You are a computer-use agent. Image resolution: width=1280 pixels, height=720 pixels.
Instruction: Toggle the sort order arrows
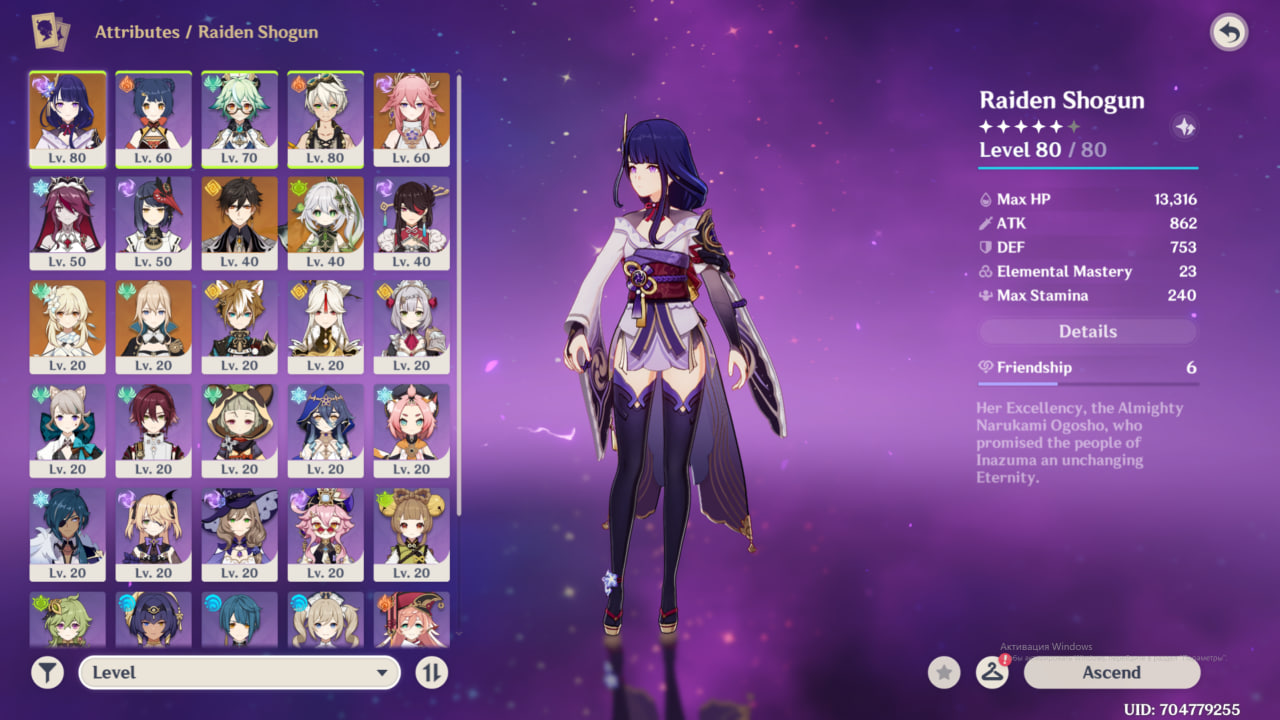(431, 673)
